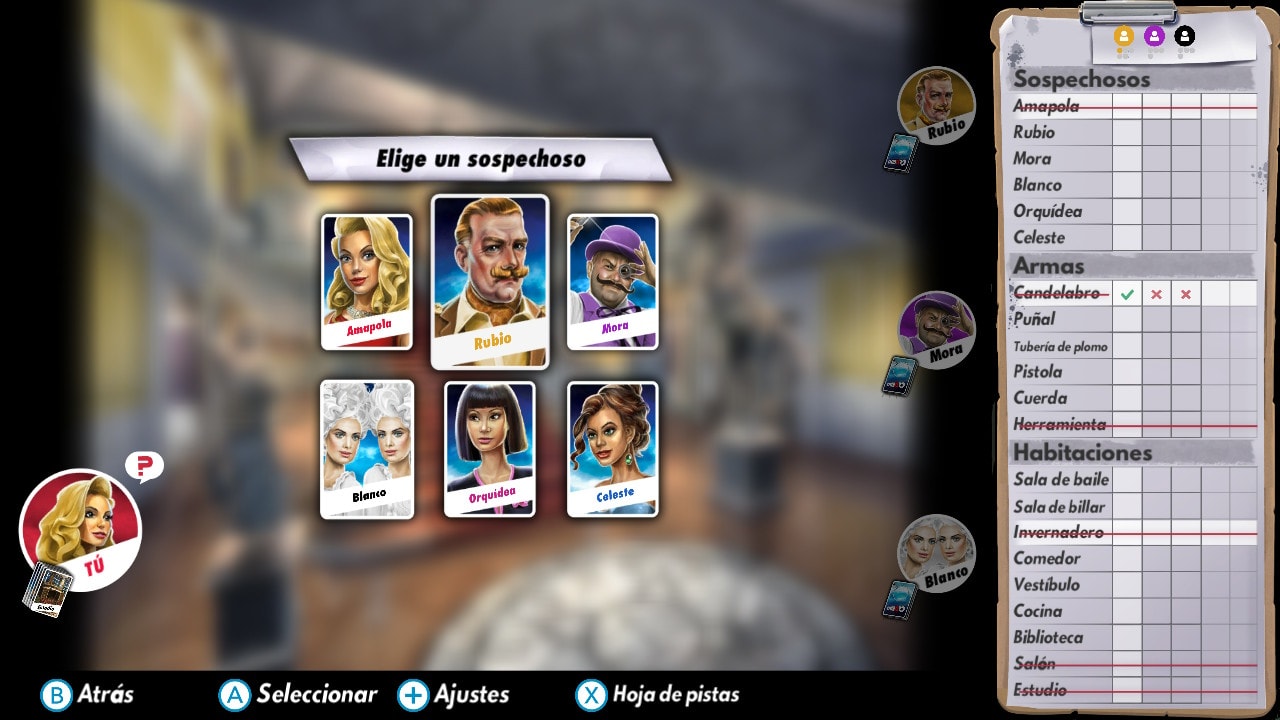
Task: Click Blanco's round player token avatar
Action: click(x=936, y=553)
